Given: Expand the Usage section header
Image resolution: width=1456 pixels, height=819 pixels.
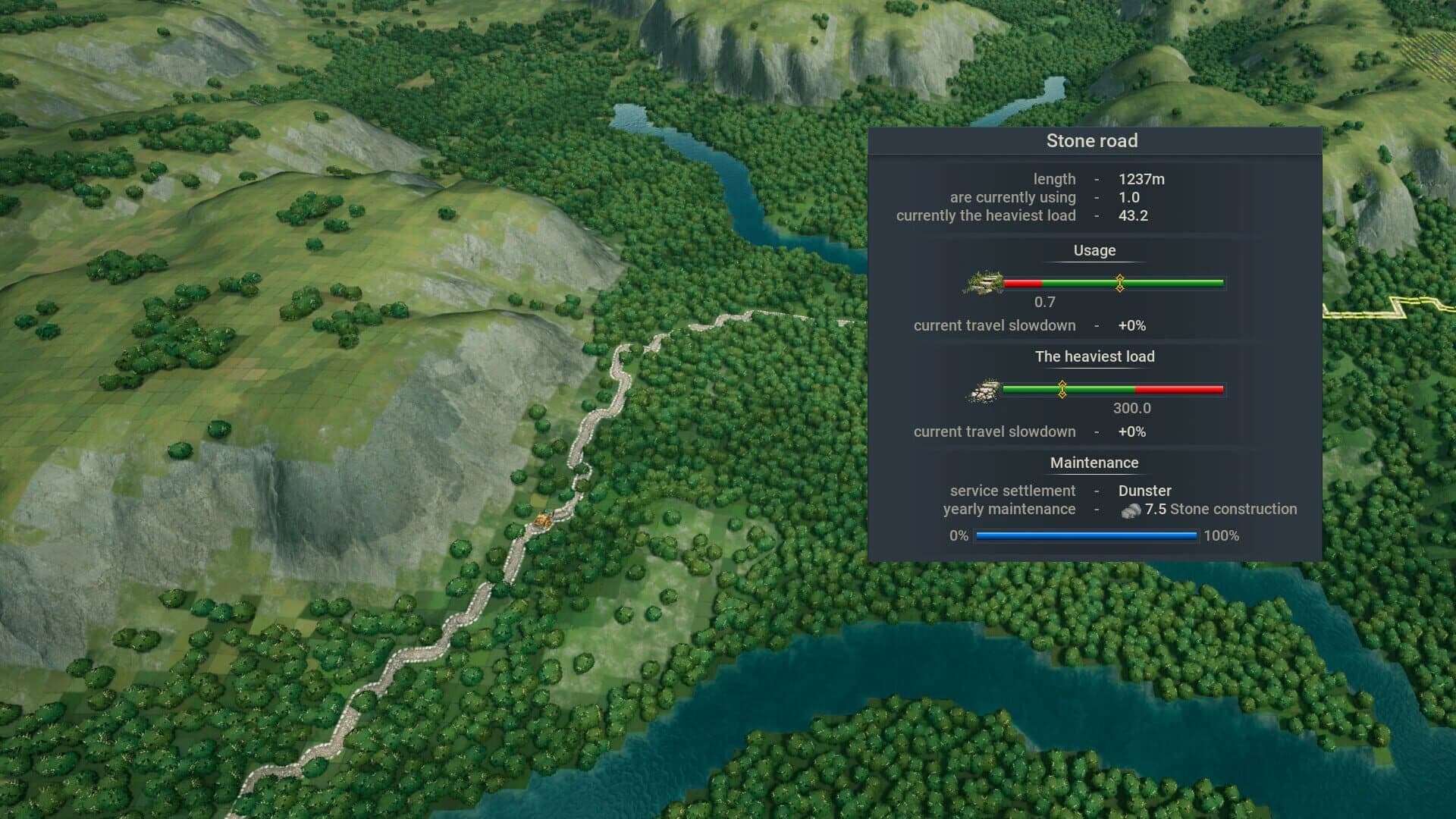Looking at the screenshot, I should click(x=1094, y=250).
